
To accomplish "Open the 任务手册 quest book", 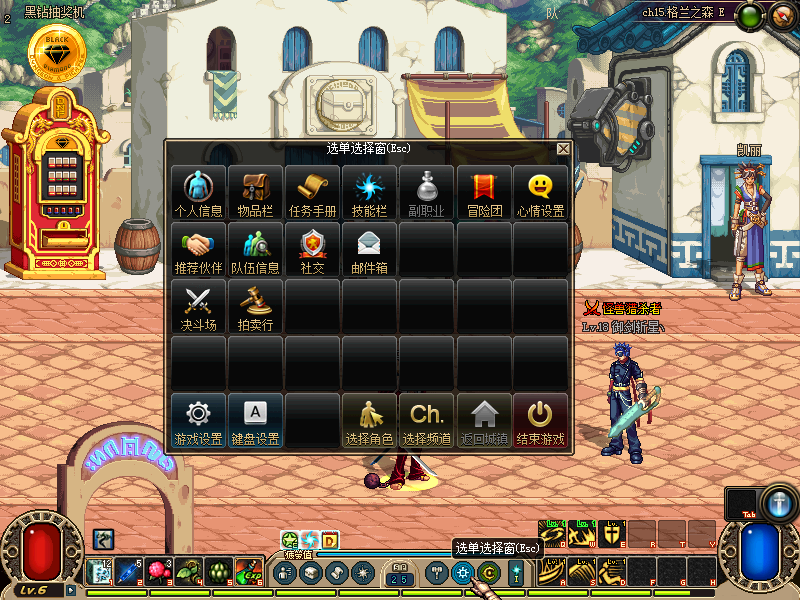I will pos(312,192).
